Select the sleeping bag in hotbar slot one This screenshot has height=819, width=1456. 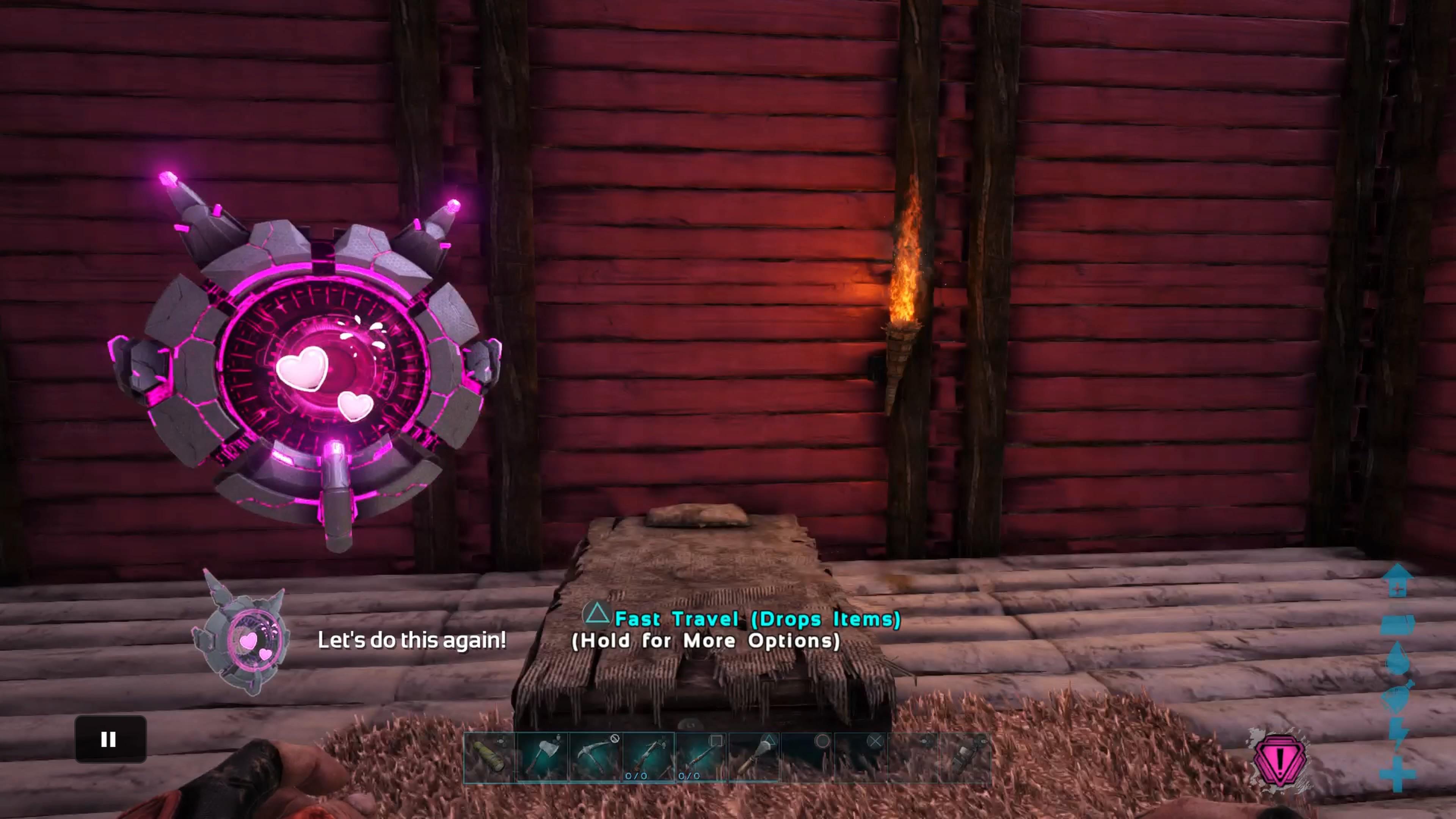coord(488,759)
